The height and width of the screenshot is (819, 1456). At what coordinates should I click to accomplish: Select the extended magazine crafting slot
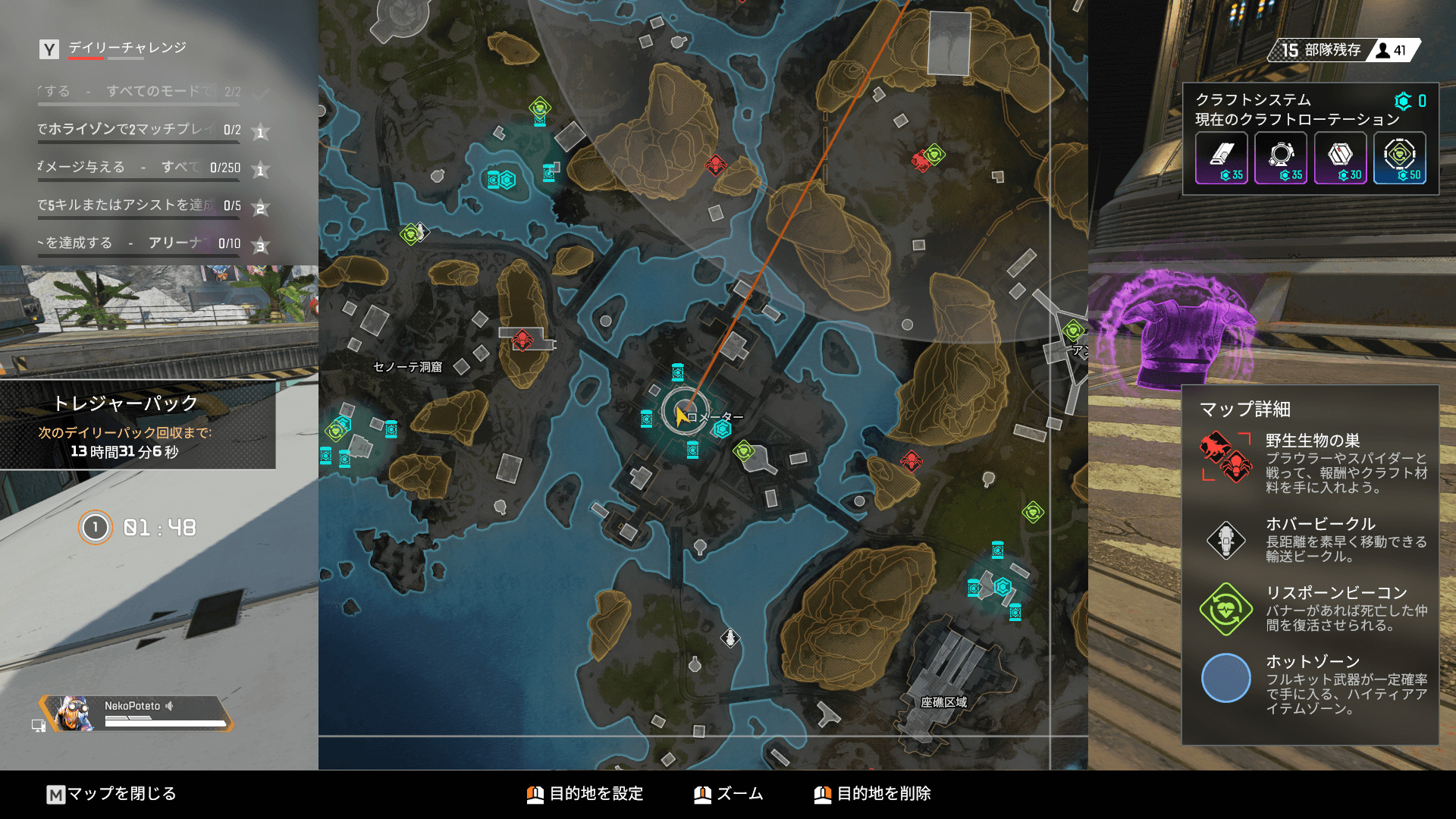click(x=1221, y=158)
